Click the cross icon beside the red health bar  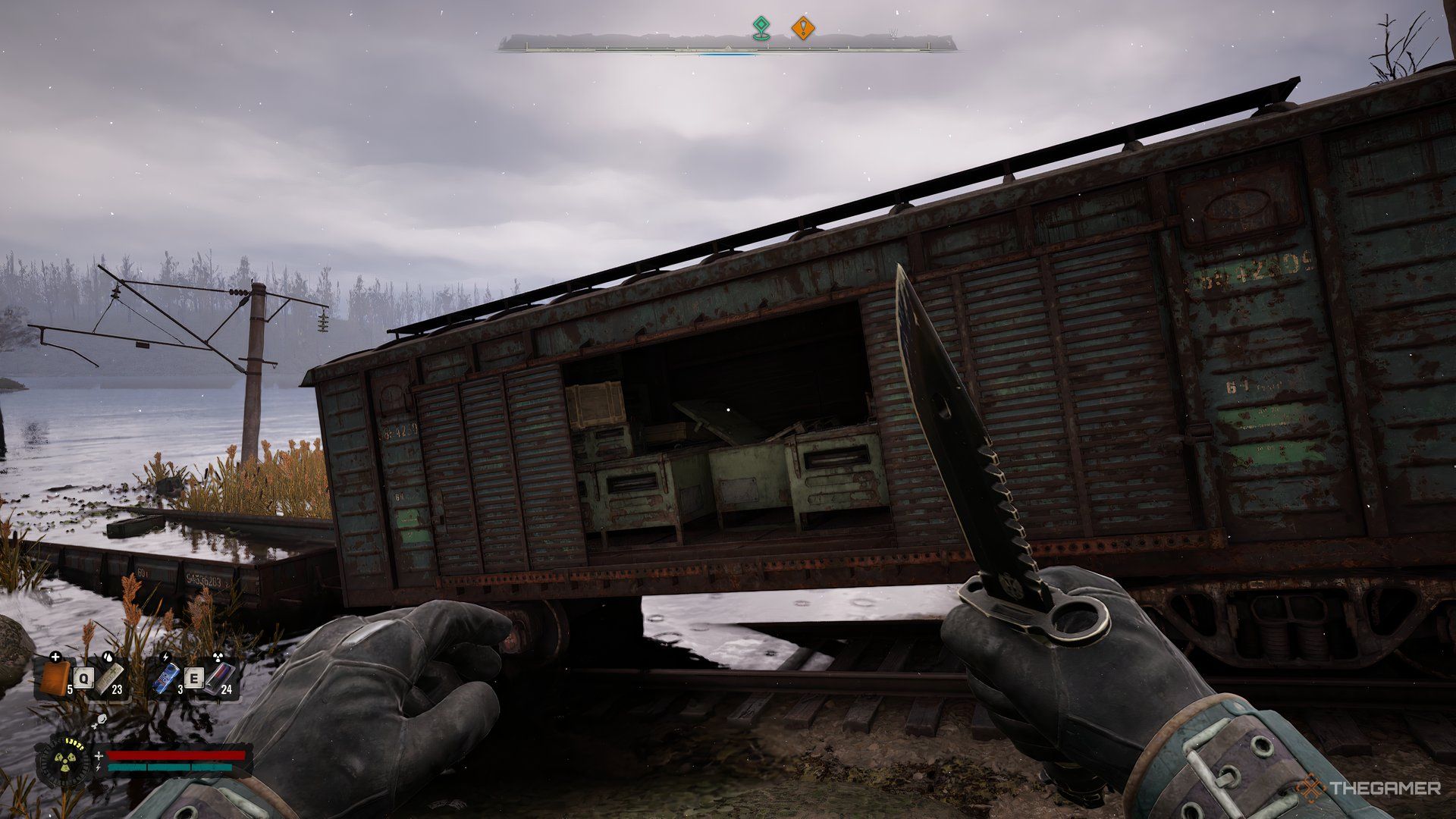click(99, 756)
